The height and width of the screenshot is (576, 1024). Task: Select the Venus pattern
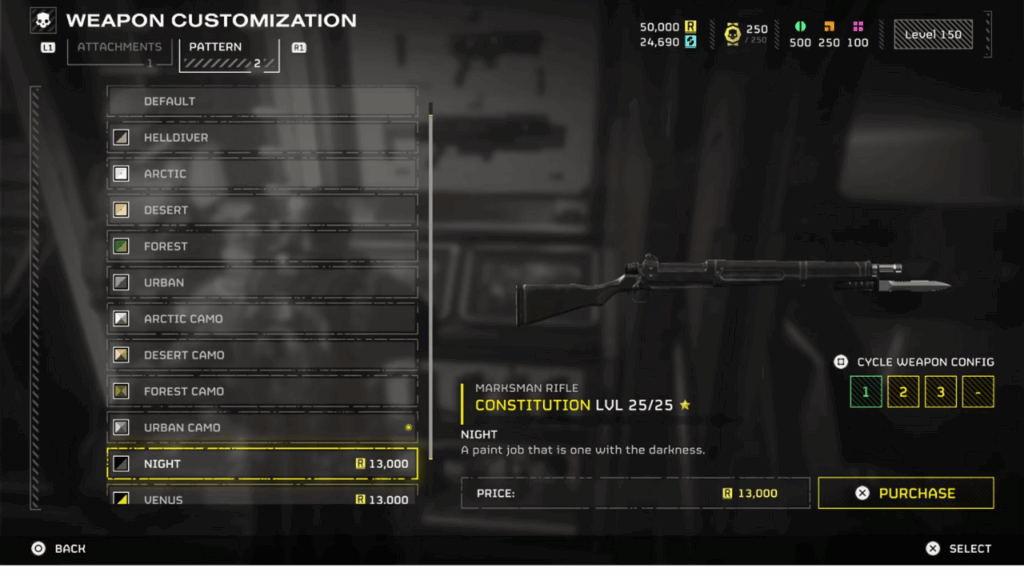(x=262, y=498)
